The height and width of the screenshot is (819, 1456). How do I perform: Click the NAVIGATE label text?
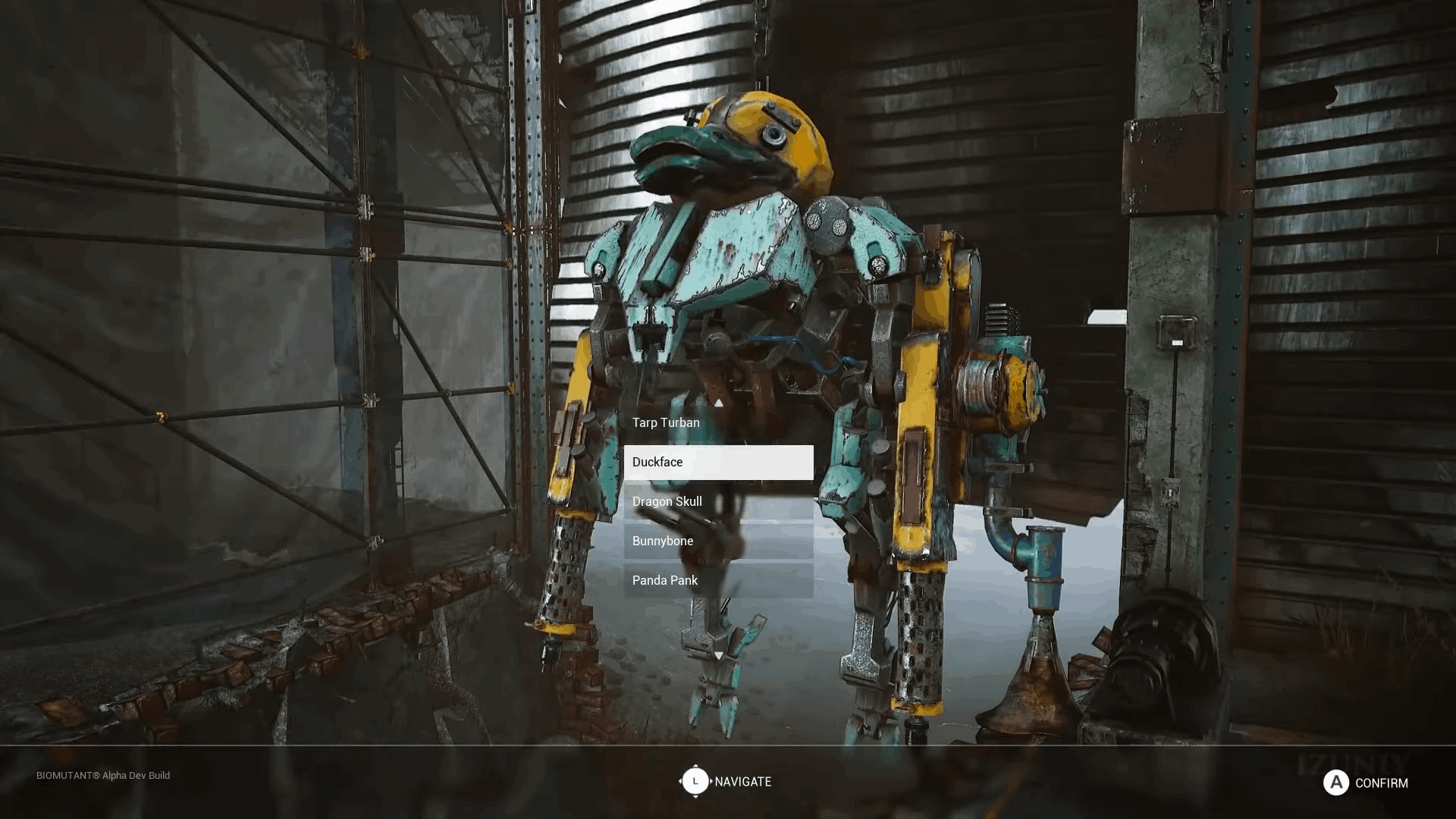(x=745, y=781)
